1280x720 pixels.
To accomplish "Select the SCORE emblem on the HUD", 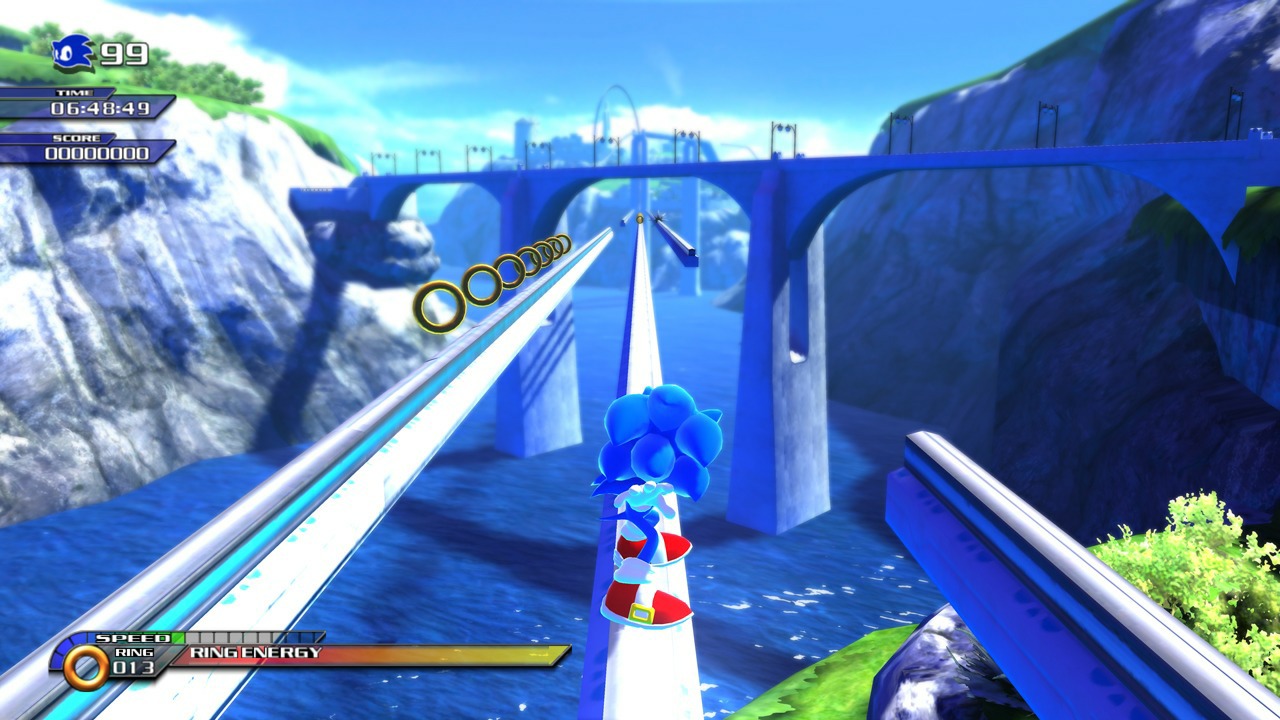I will 76,138.
